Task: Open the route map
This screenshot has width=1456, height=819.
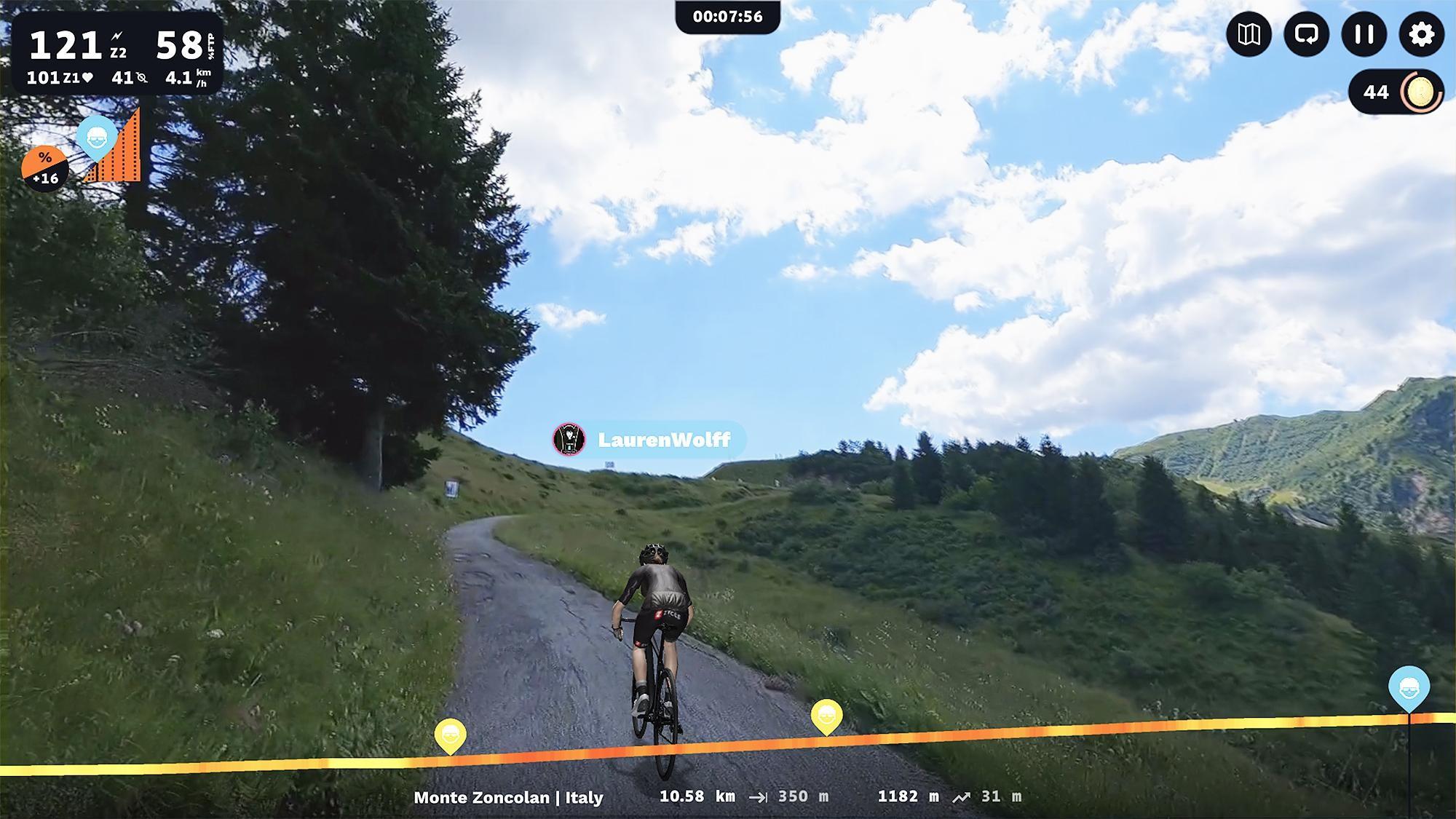Action: point(1249,34)
